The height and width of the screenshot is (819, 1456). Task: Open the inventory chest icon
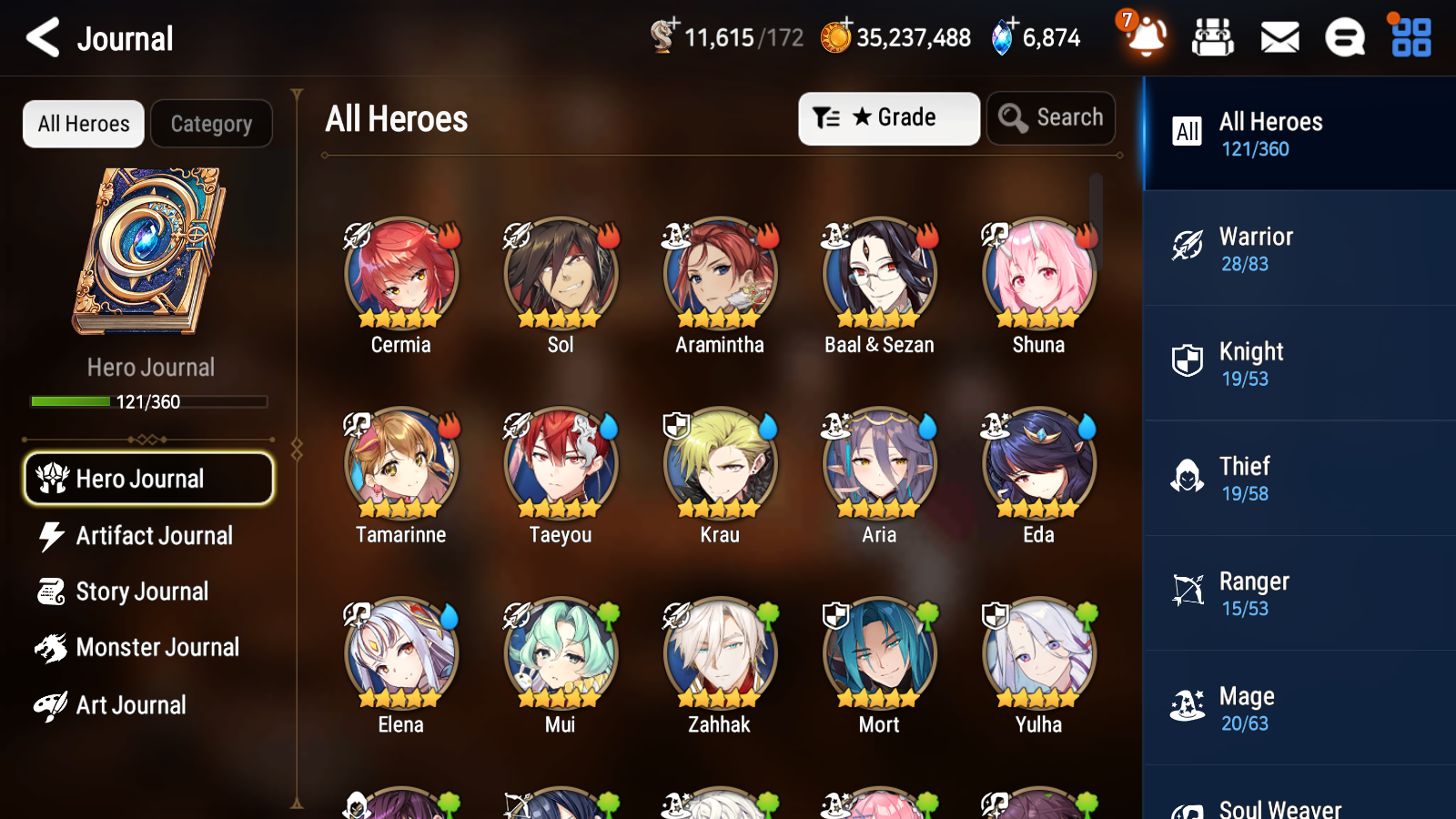point(1213,37)
